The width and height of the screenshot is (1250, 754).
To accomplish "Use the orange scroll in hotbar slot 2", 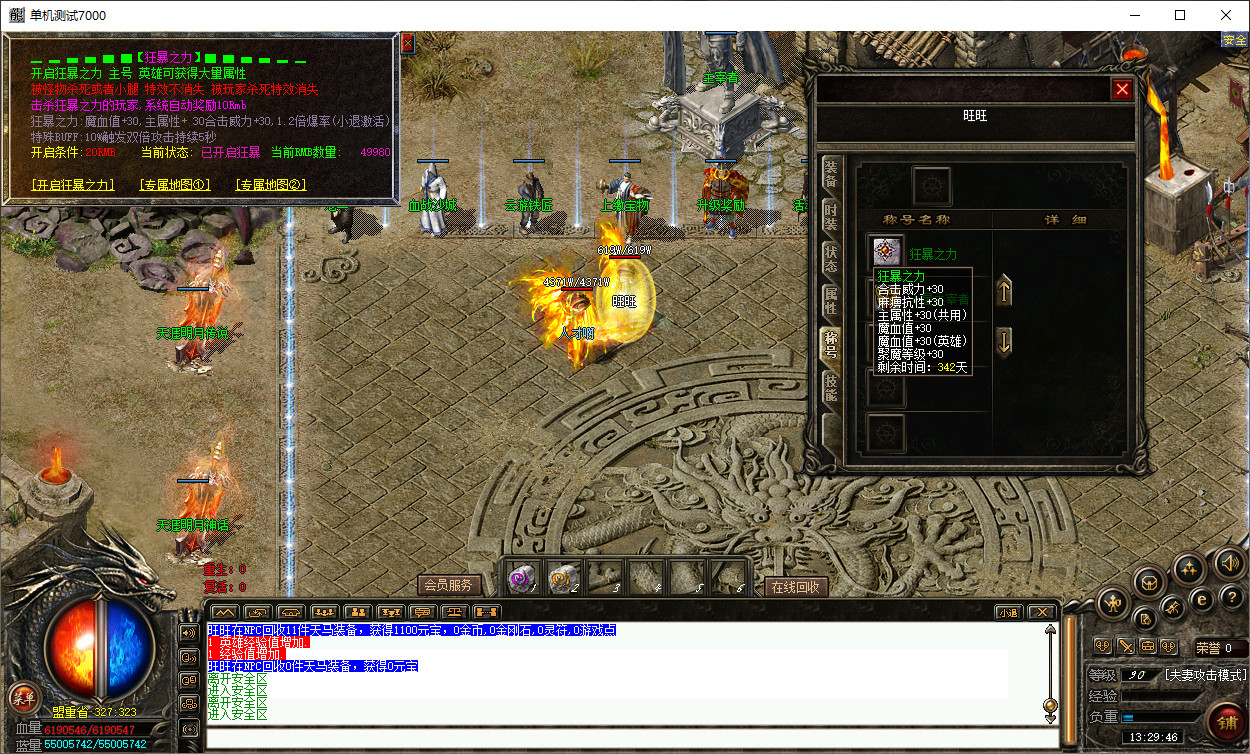I will click(x=563, y=578).
